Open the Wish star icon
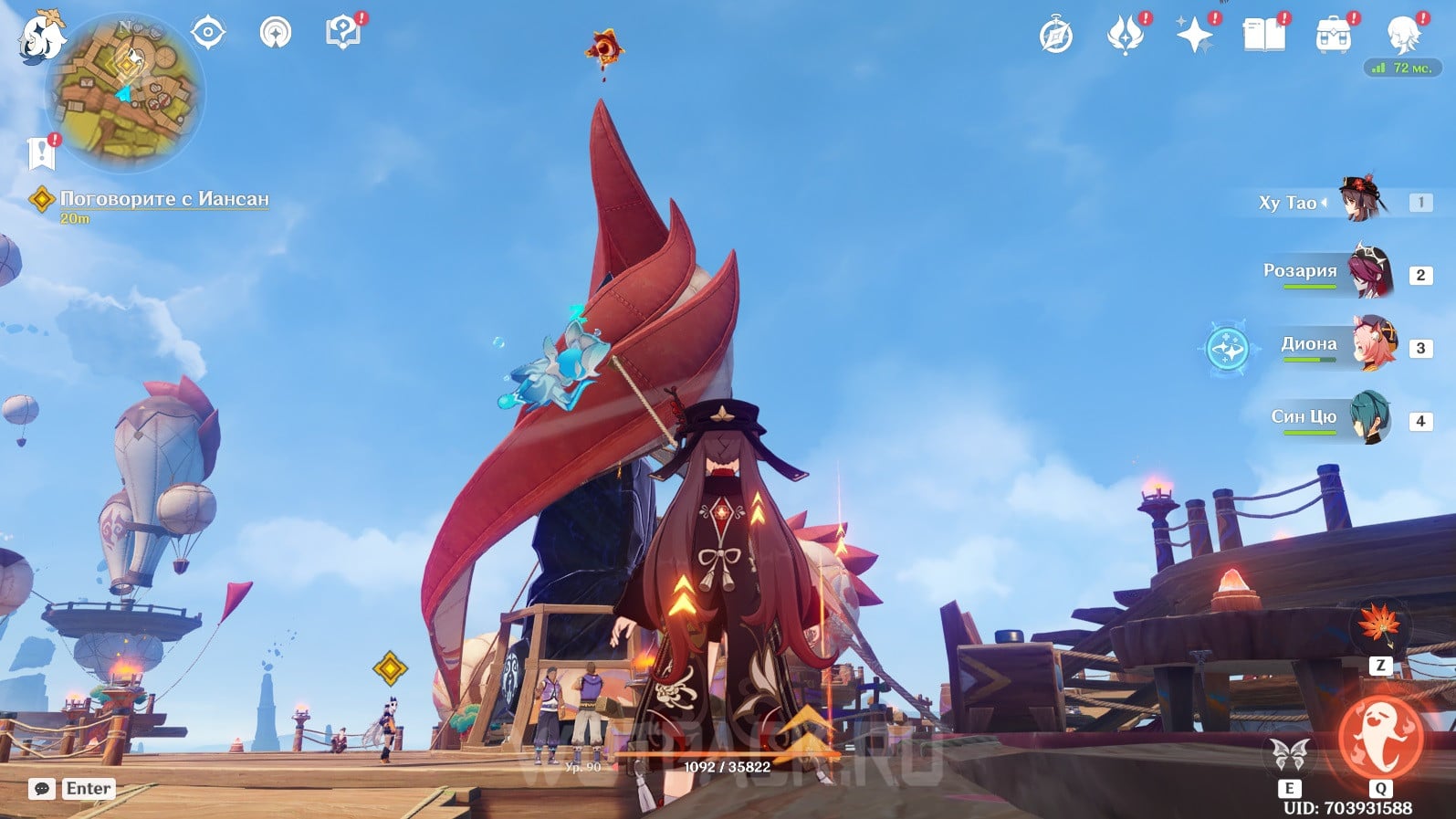The image size is (1456, 819). pos(1195,37)
